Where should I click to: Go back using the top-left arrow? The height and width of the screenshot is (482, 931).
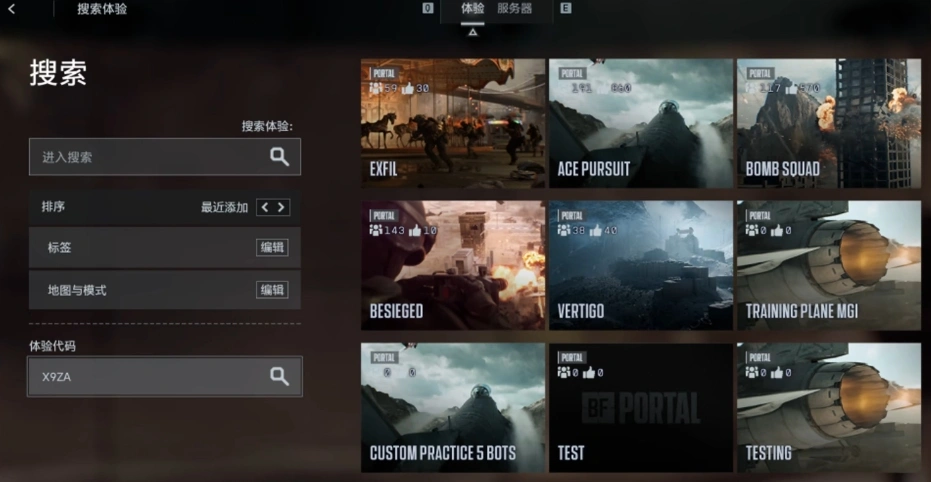[x=12, y=9]
